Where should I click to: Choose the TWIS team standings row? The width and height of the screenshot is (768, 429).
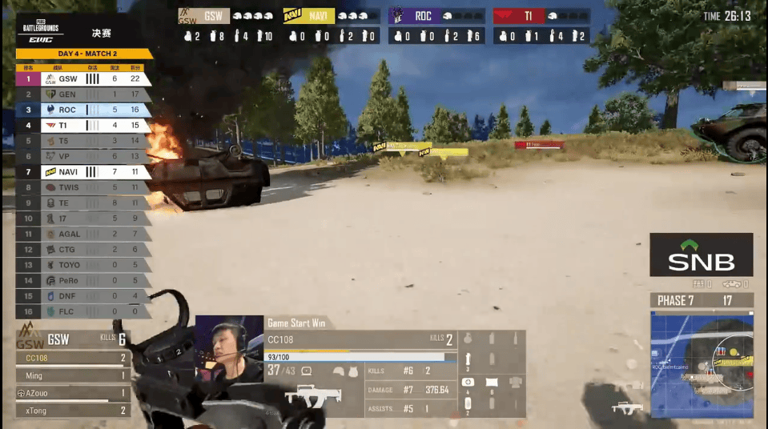(83, 187)
